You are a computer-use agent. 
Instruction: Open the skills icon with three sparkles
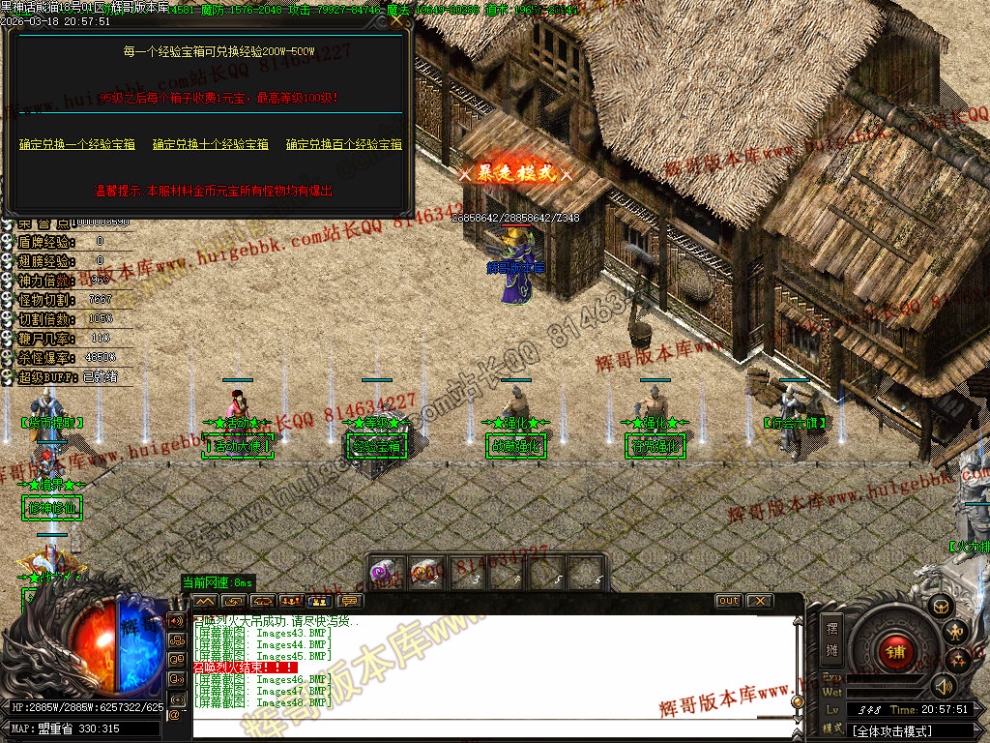(956, 660)
